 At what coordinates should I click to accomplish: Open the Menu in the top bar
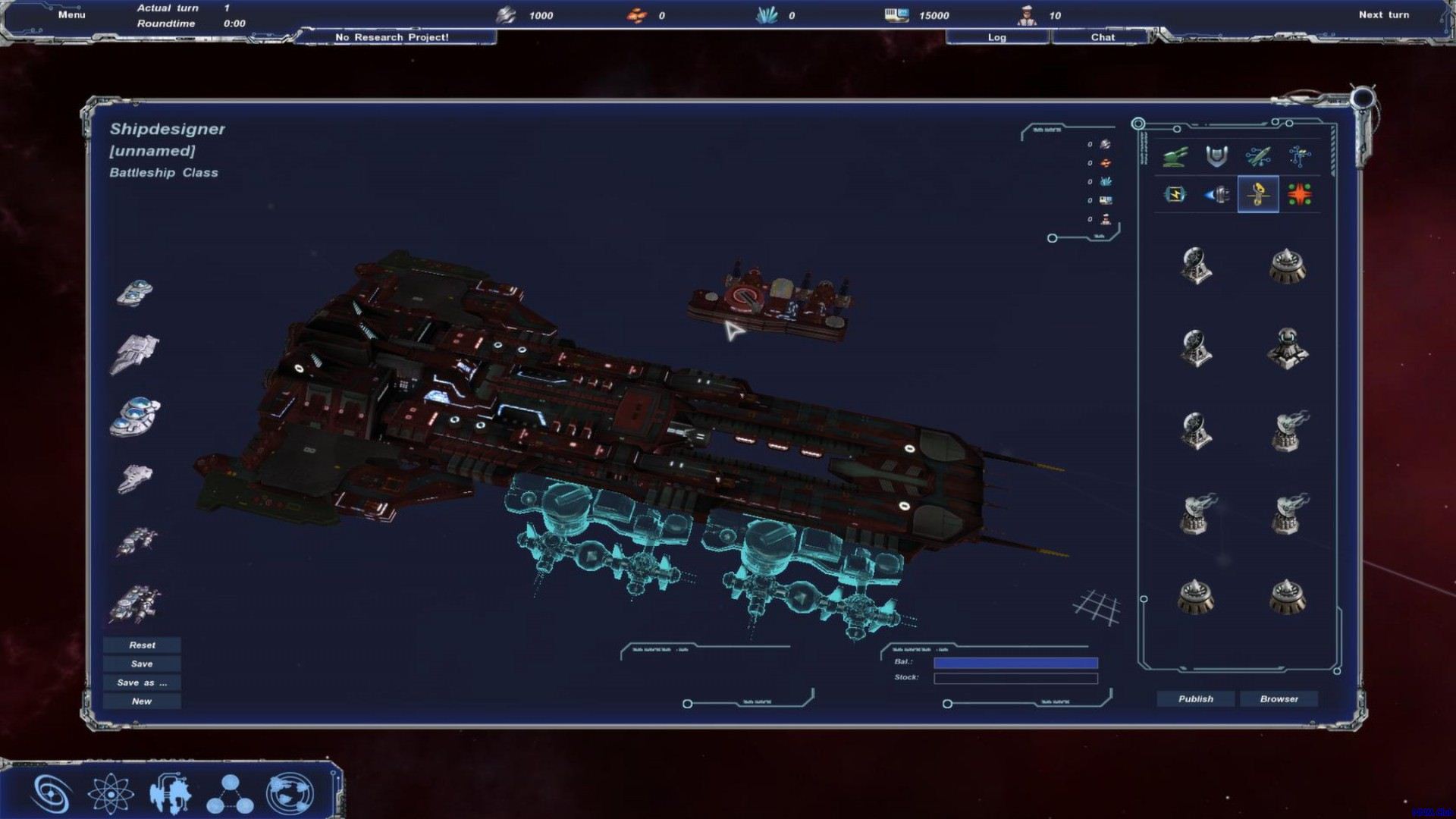[x=71, y=14]
